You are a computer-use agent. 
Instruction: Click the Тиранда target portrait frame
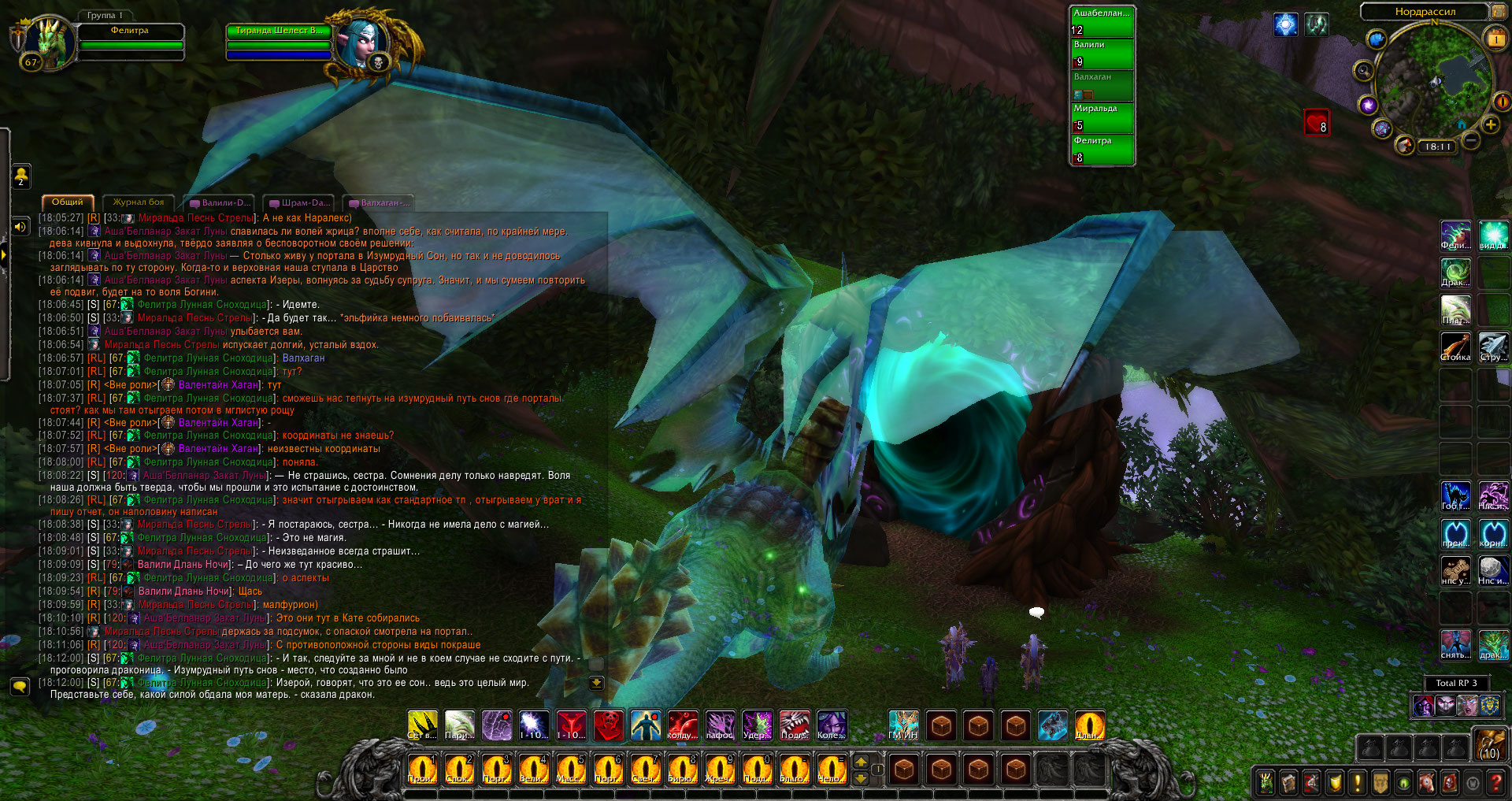(x=361, y=41)
